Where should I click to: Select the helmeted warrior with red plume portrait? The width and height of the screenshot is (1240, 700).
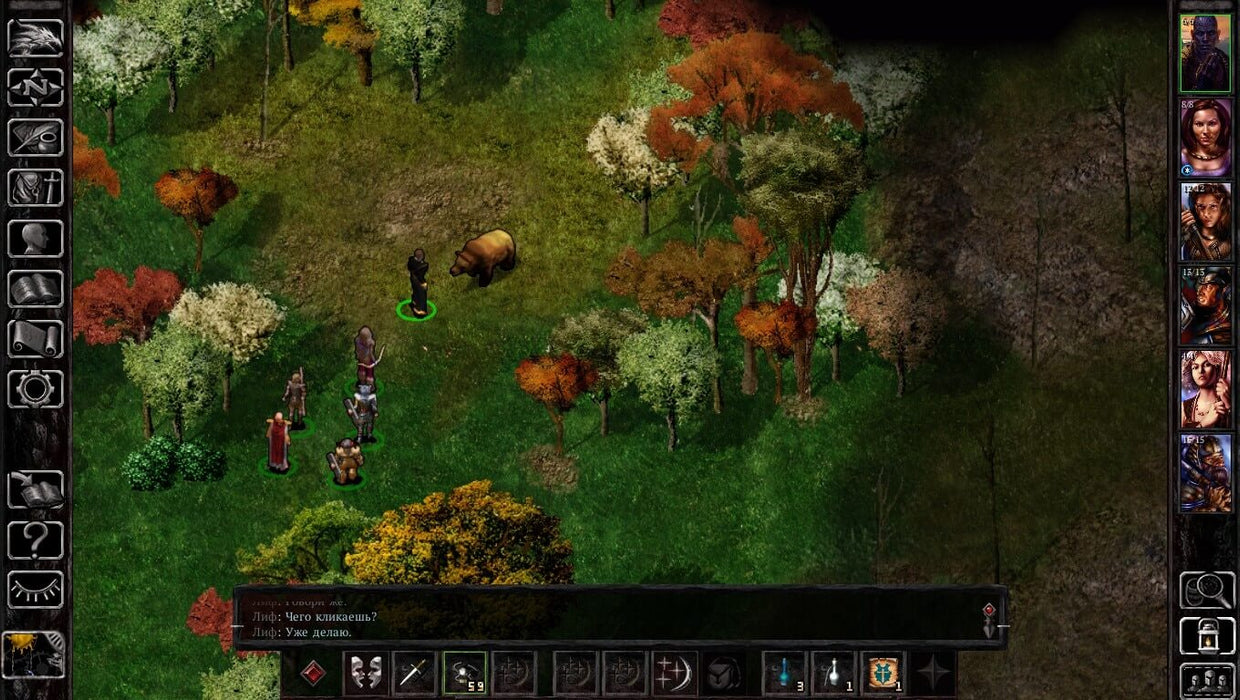1205,305
